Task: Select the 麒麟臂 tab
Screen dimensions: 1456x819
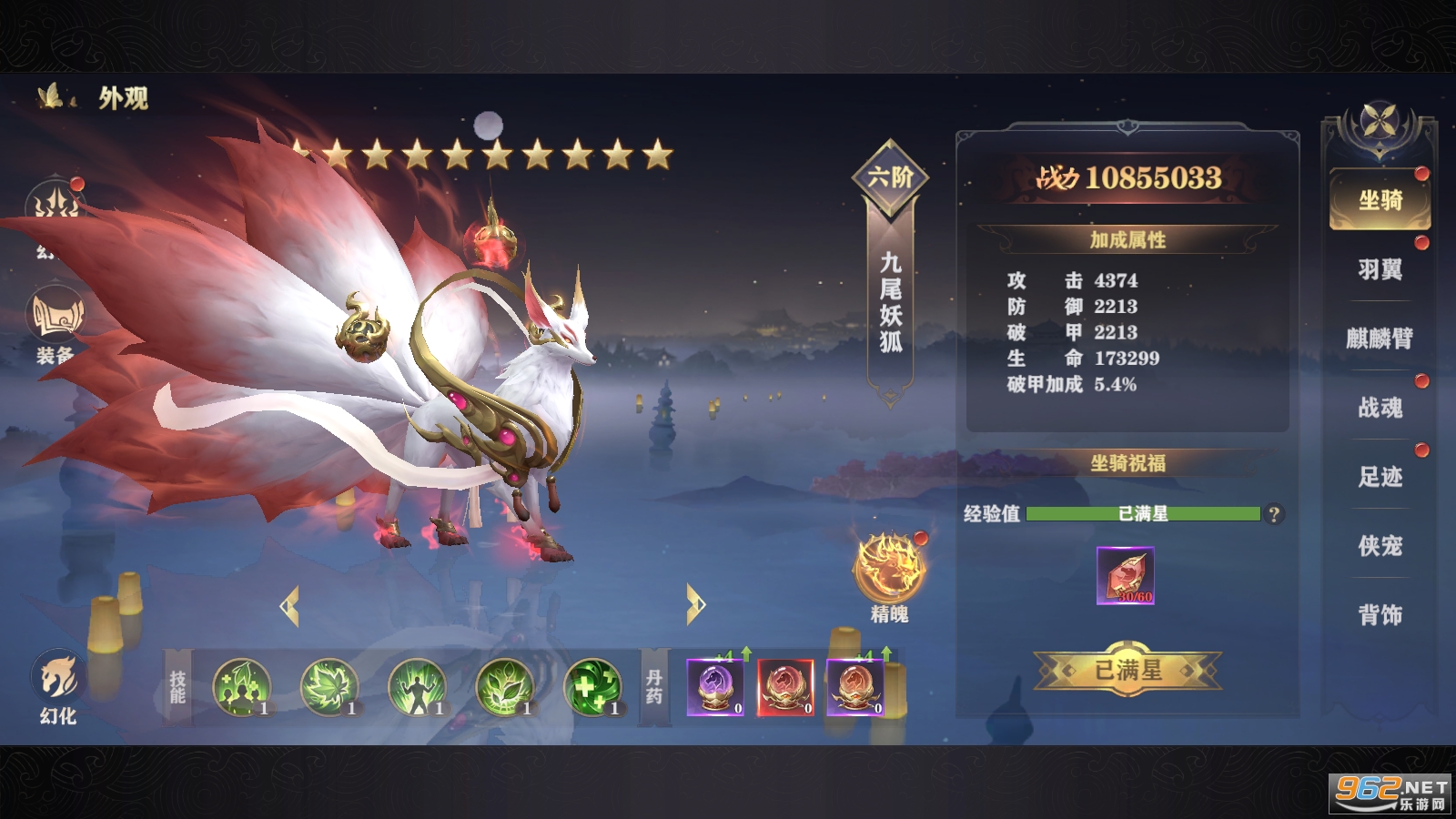Action: pos(1380,339)
